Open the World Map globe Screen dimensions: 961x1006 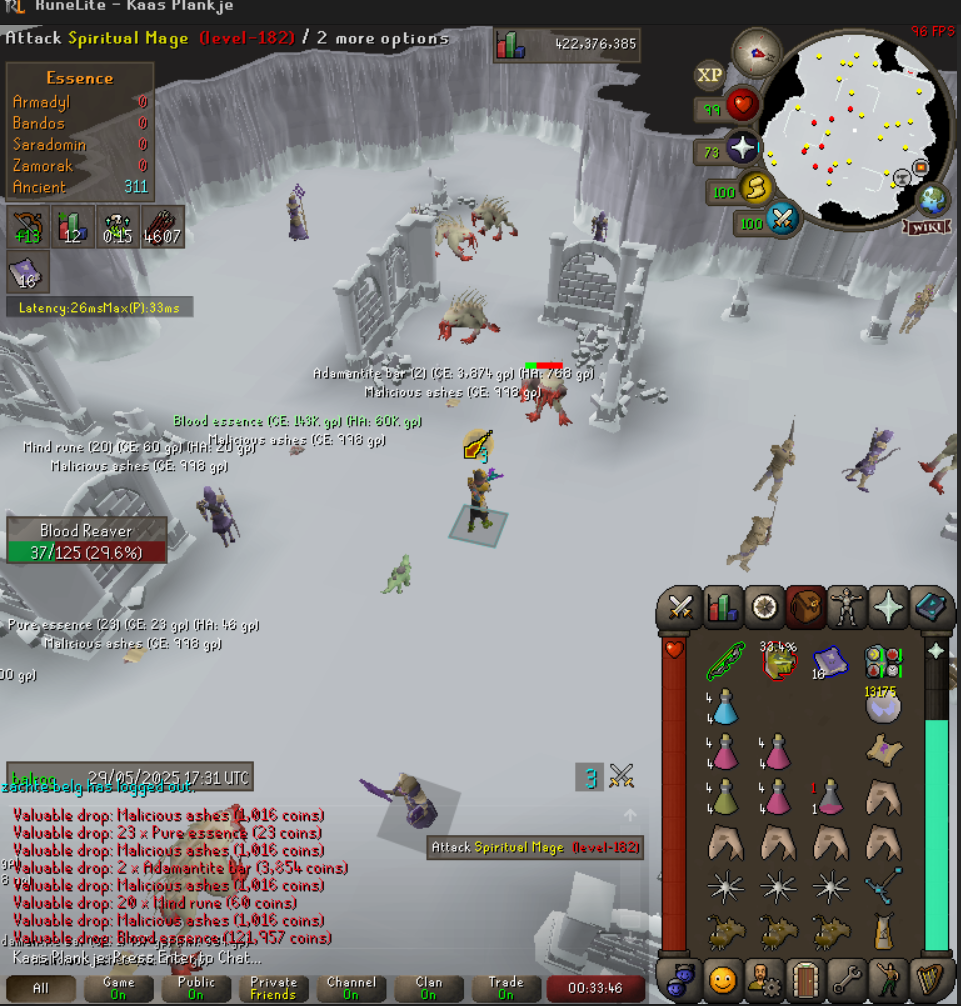932,198
